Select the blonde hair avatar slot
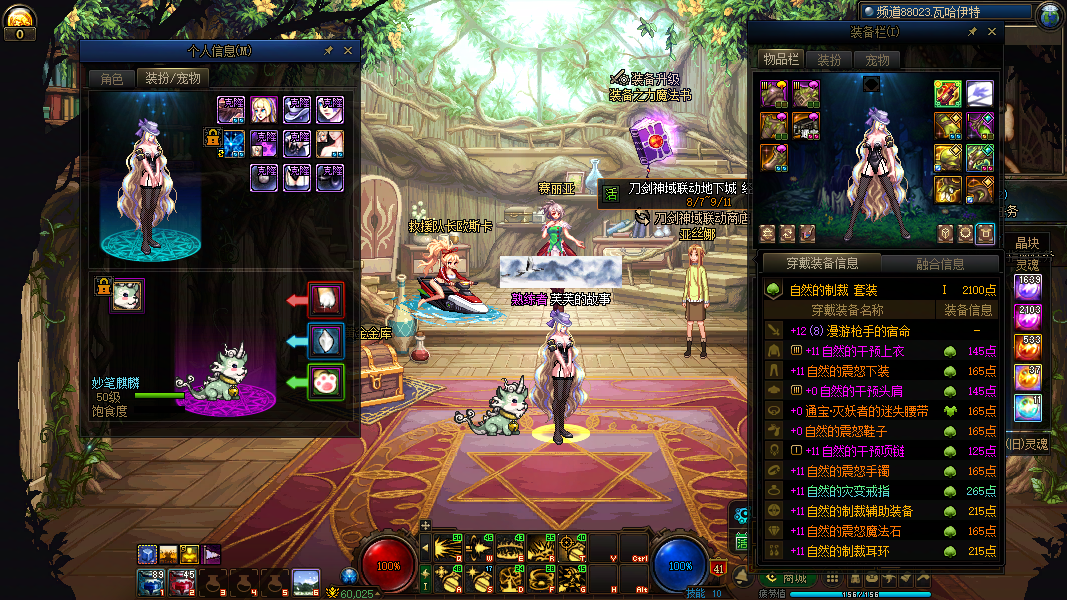 pyautogui.click(x=264, y=109)
